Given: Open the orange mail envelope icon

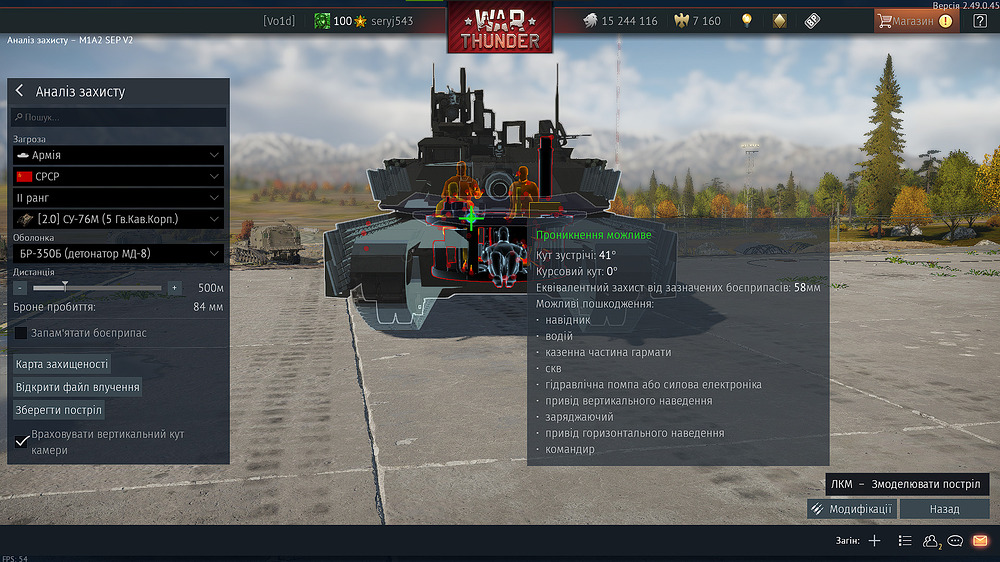Looking at the screenshot, I should click(980, 541).
